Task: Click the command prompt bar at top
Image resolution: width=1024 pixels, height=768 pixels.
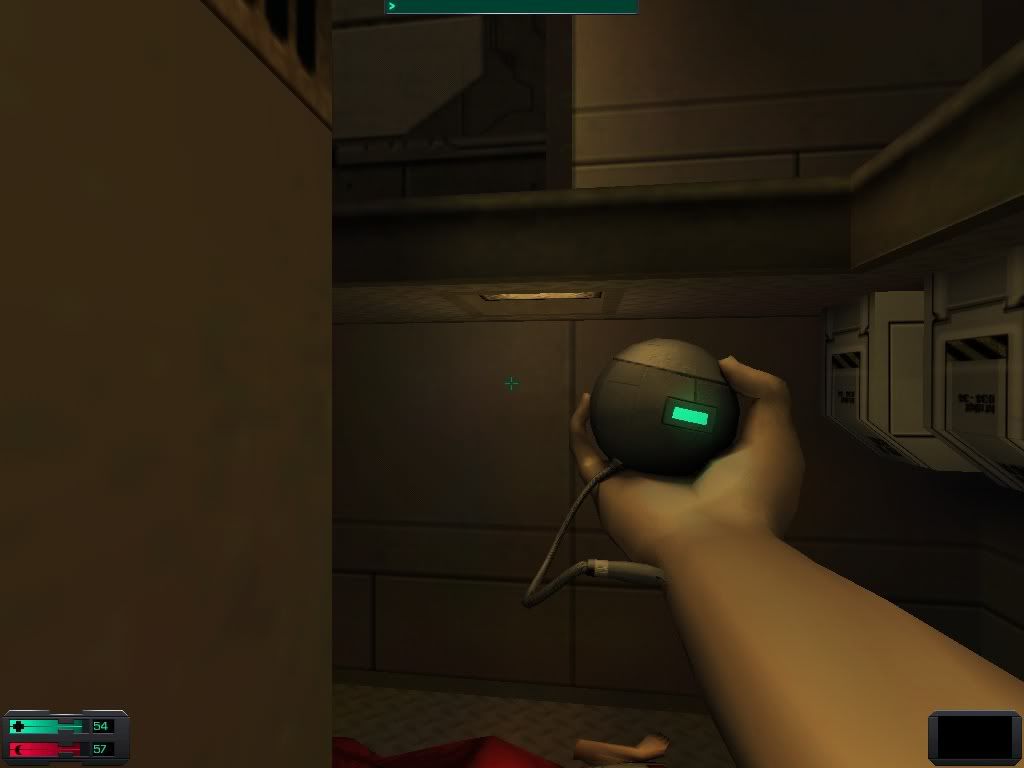Action: pyautogui.click(x=511, y=6)
